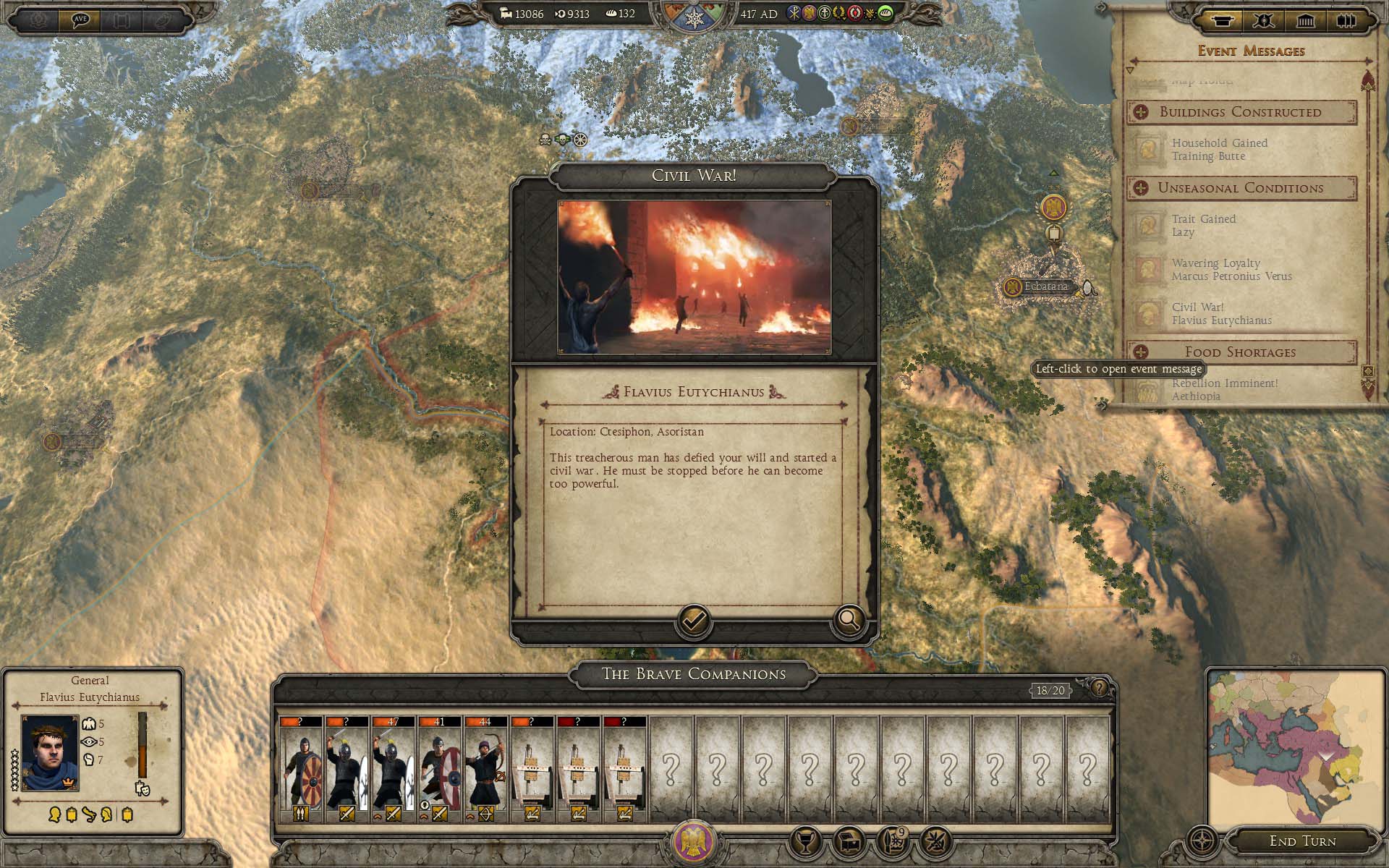Open the help question mark on army panel

[x=1099, y=688]
